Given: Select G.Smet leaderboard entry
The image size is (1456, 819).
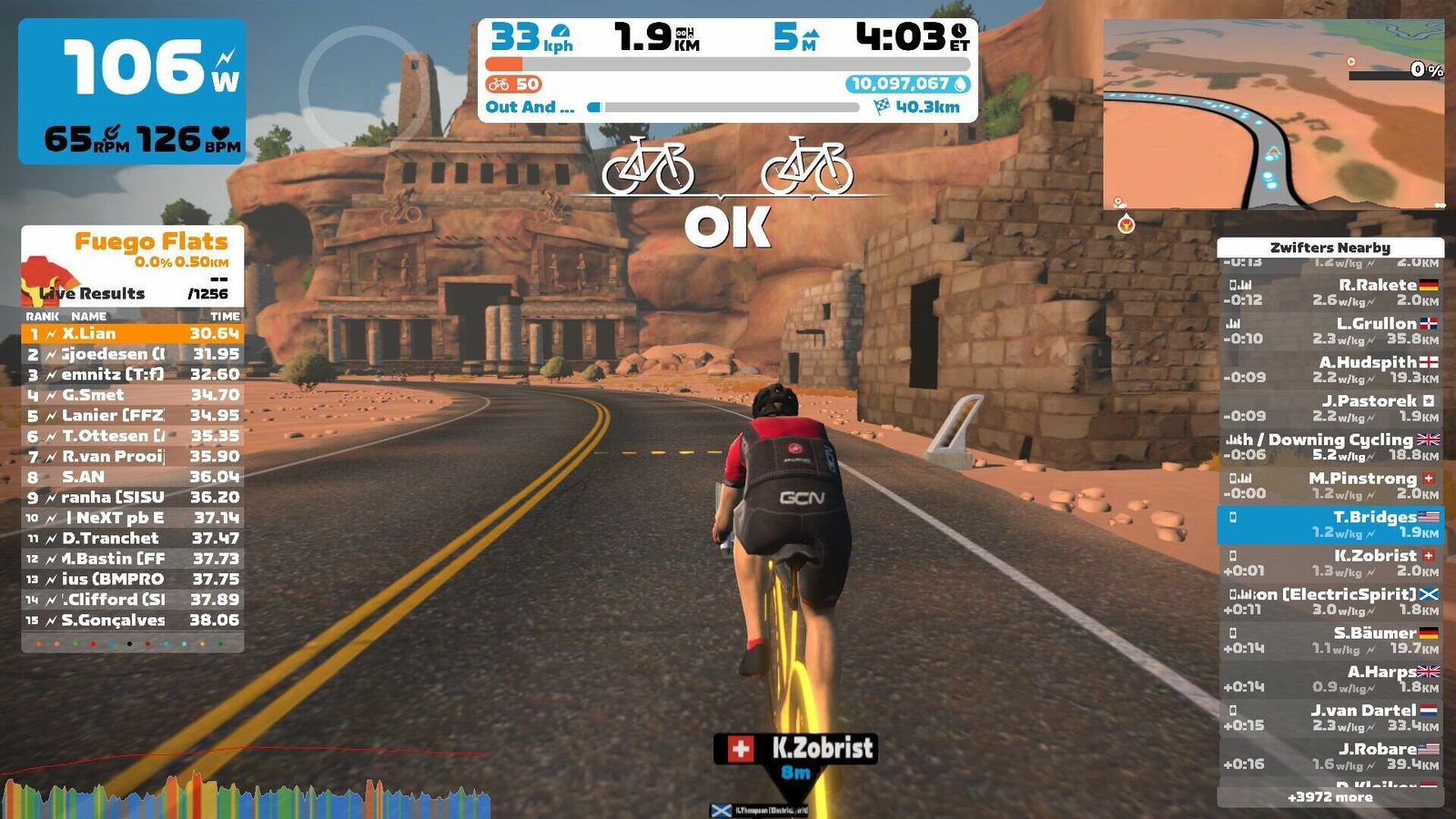Looking at the screenshot, I should click(x=133, y=395).
